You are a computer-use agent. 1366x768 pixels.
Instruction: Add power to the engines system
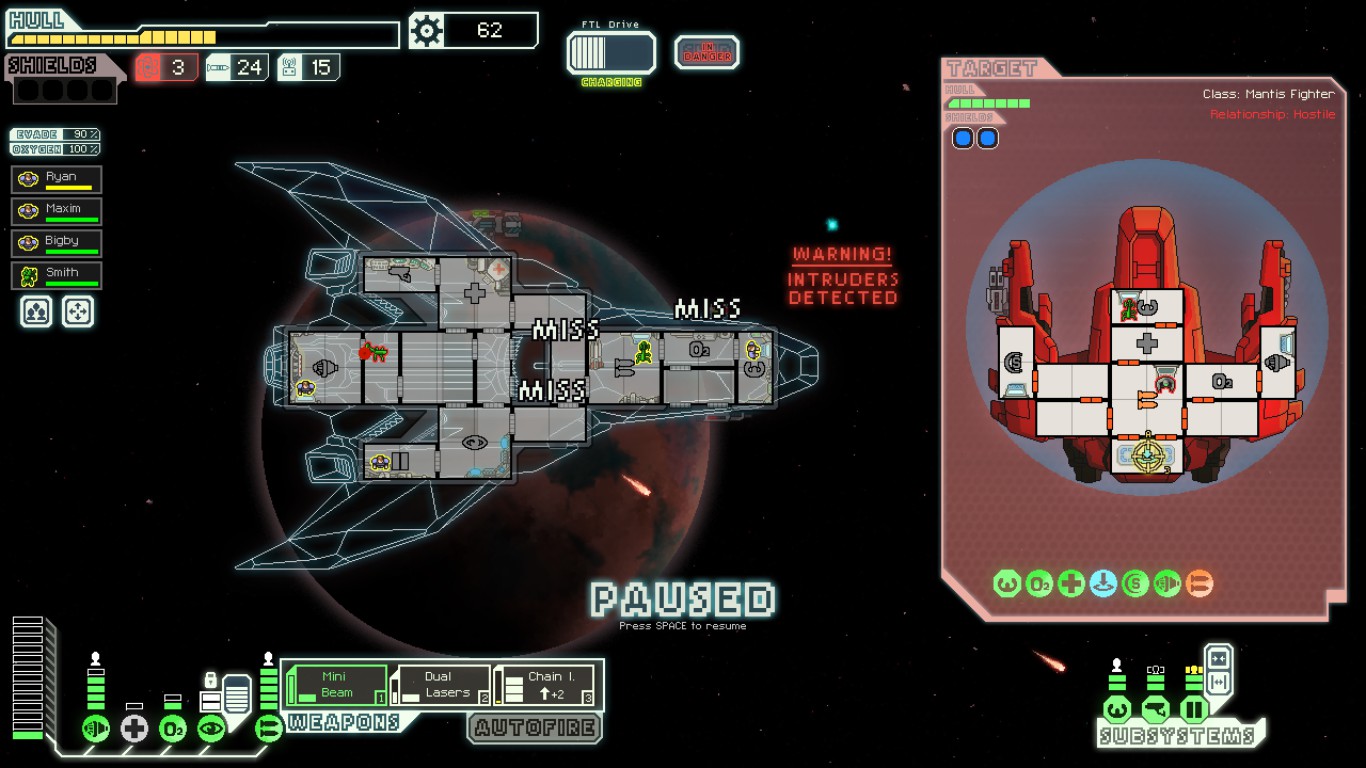point(96,728)
